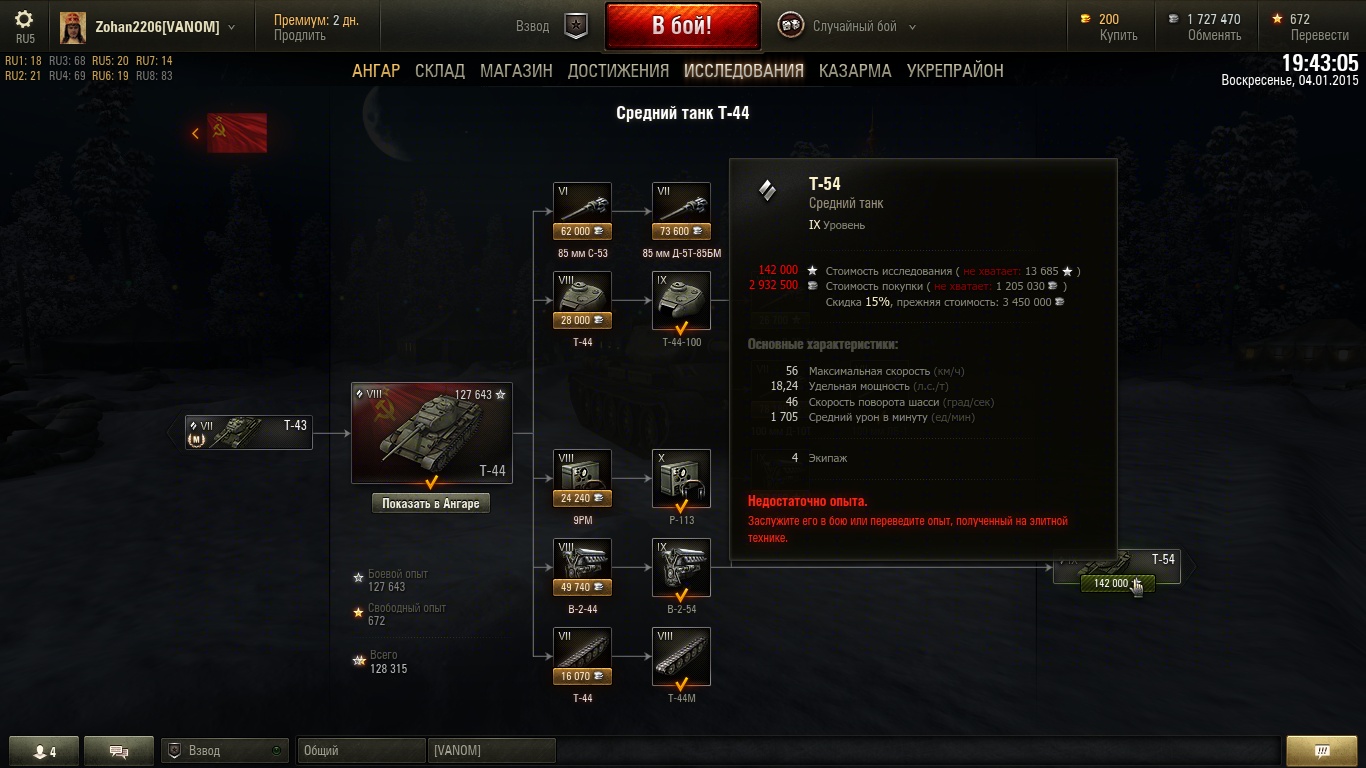The height and width of the screenshot is (768, 1366).
Task: Open the Случайный бой battle type dropdown
Action: pyautogui.click(x=862, y=27)
